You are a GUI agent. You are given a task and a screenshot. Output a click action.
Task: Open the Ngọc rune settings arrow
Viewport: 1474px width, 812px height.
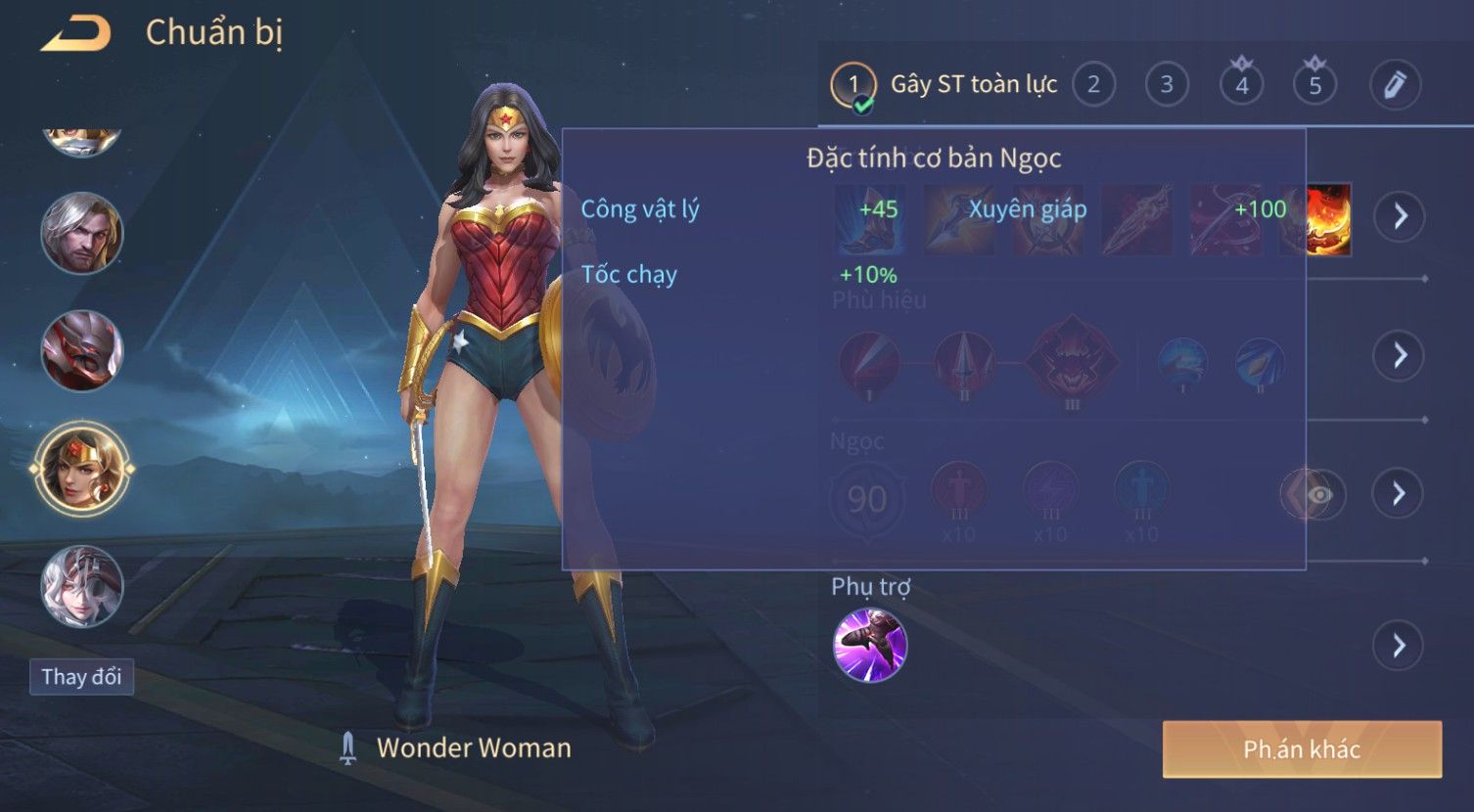1400,493
